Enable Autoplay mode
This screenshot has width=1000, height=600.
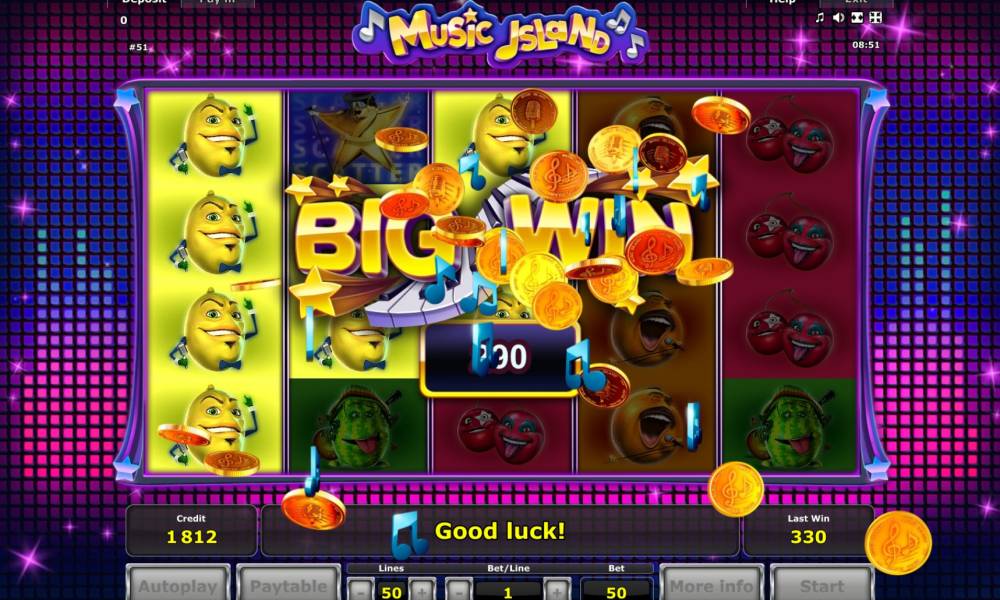177,584
